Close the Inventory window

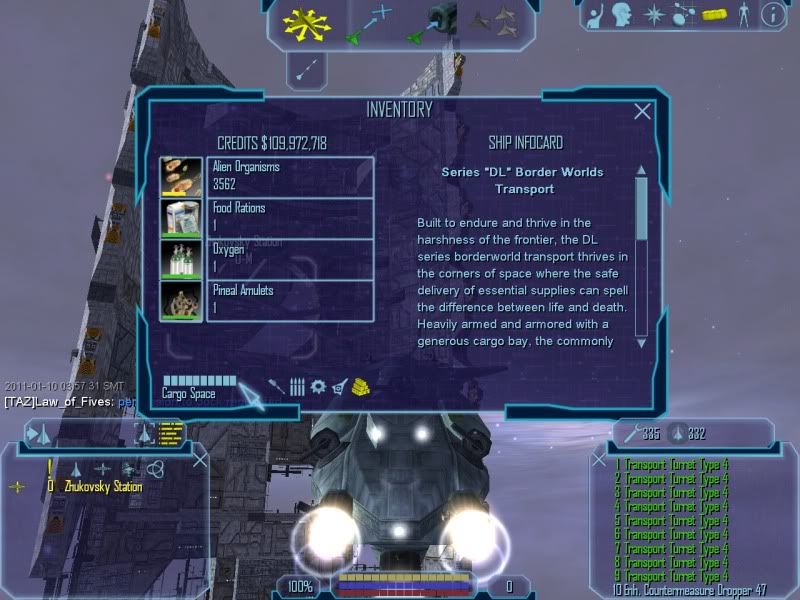[643, 112]
